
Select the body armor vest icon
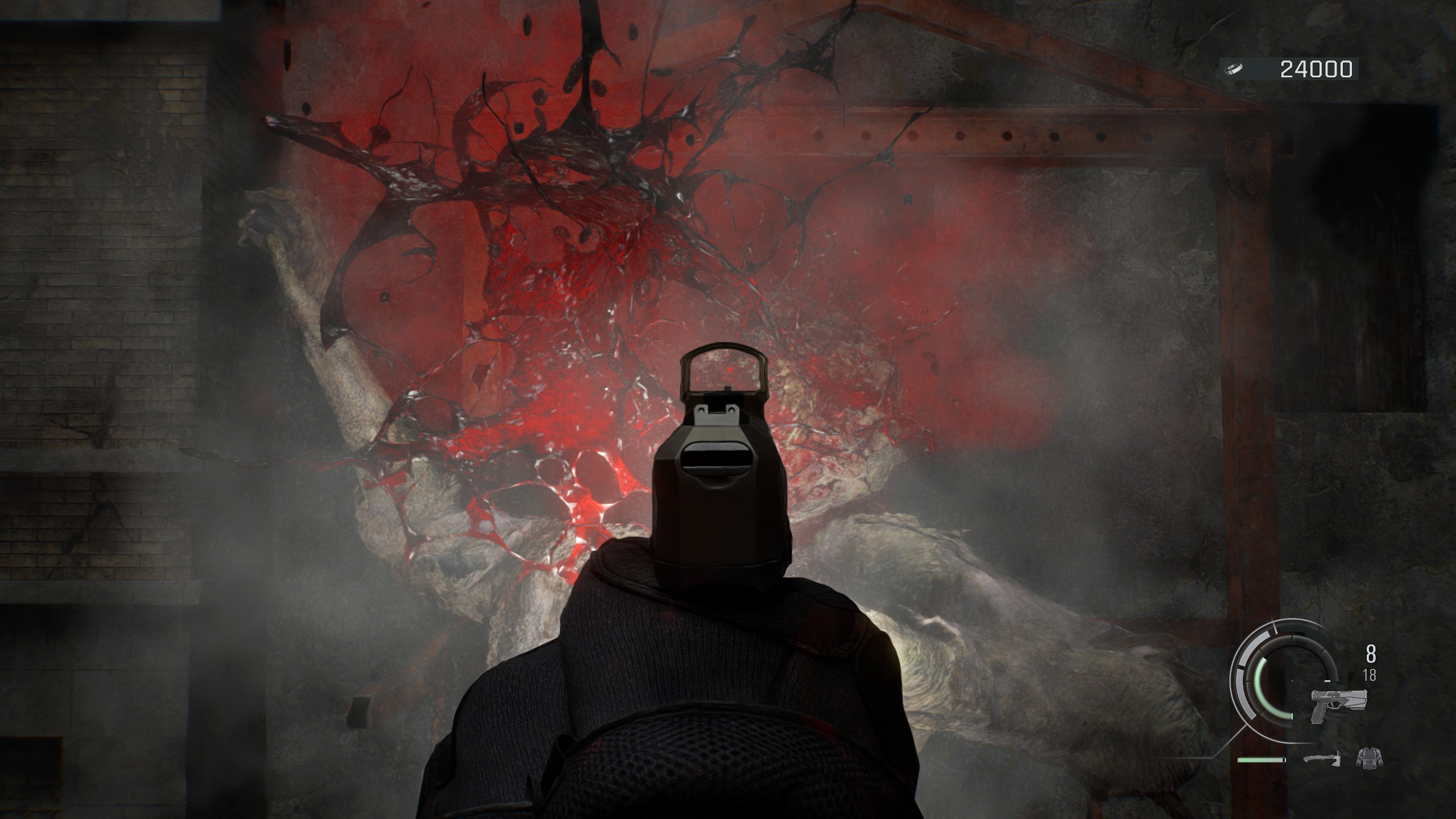[1369, 758]
